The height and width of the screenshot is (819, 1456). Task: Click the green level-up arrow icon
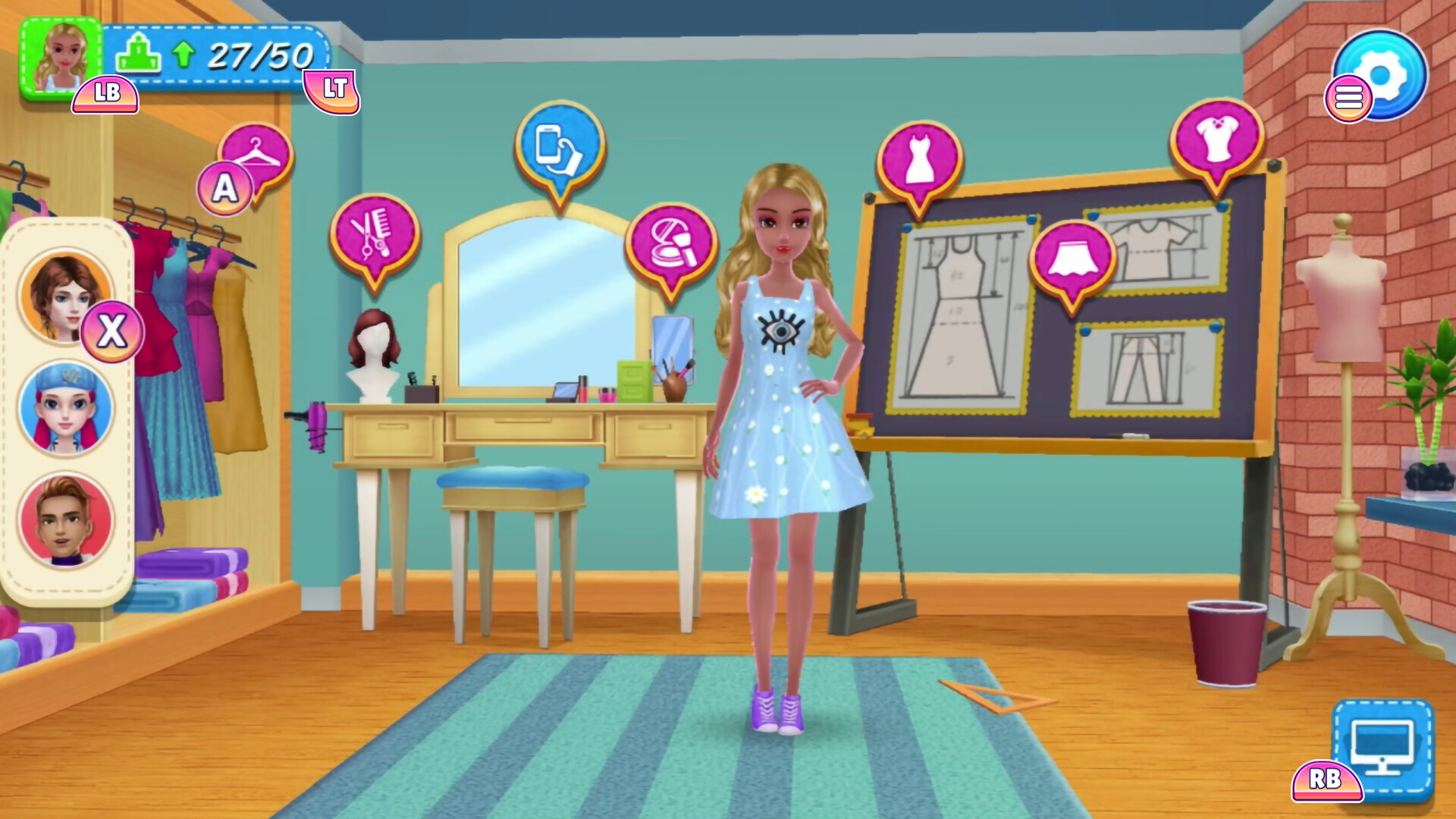pyautogui.click(x=182, y=55)
